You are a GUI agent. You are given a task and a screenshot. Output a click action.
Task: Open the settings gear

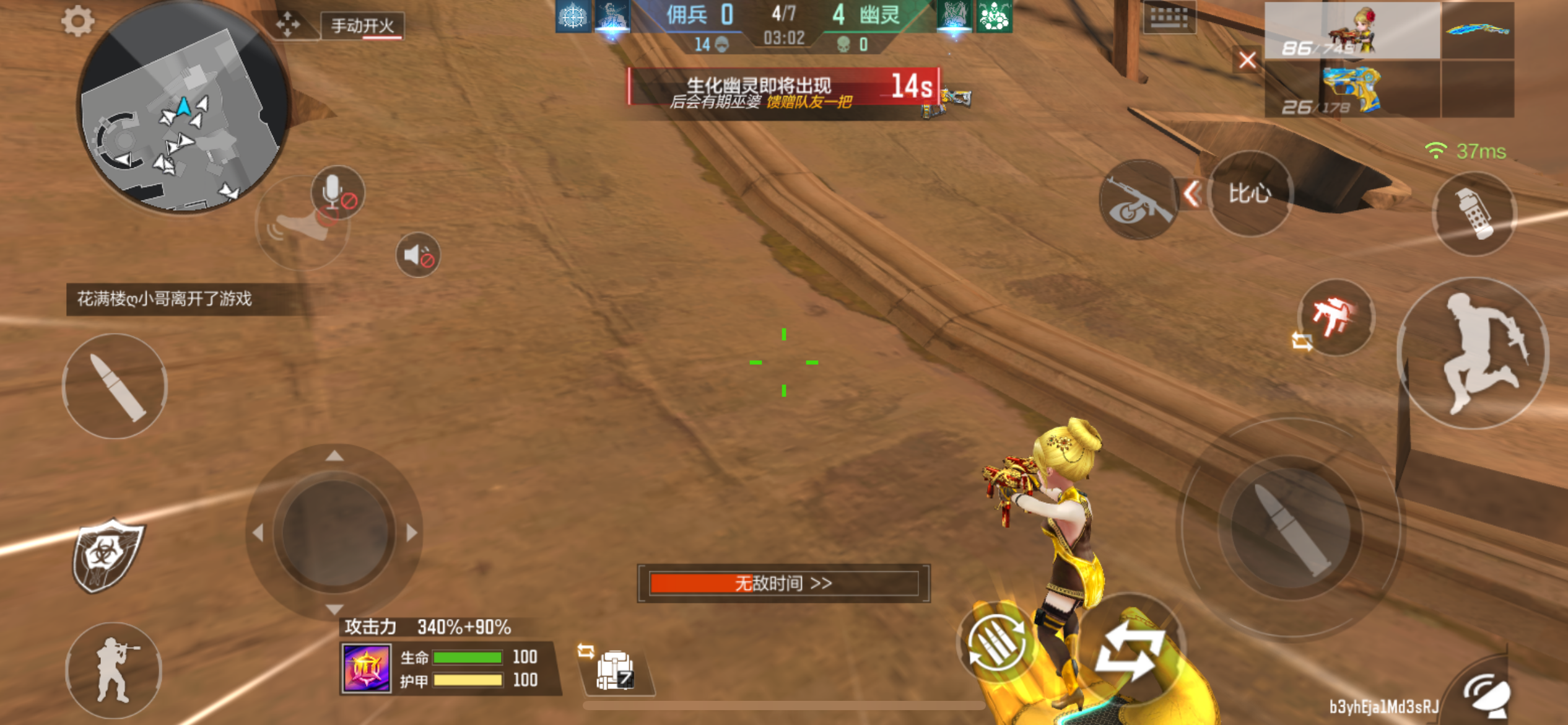(77, 21)
